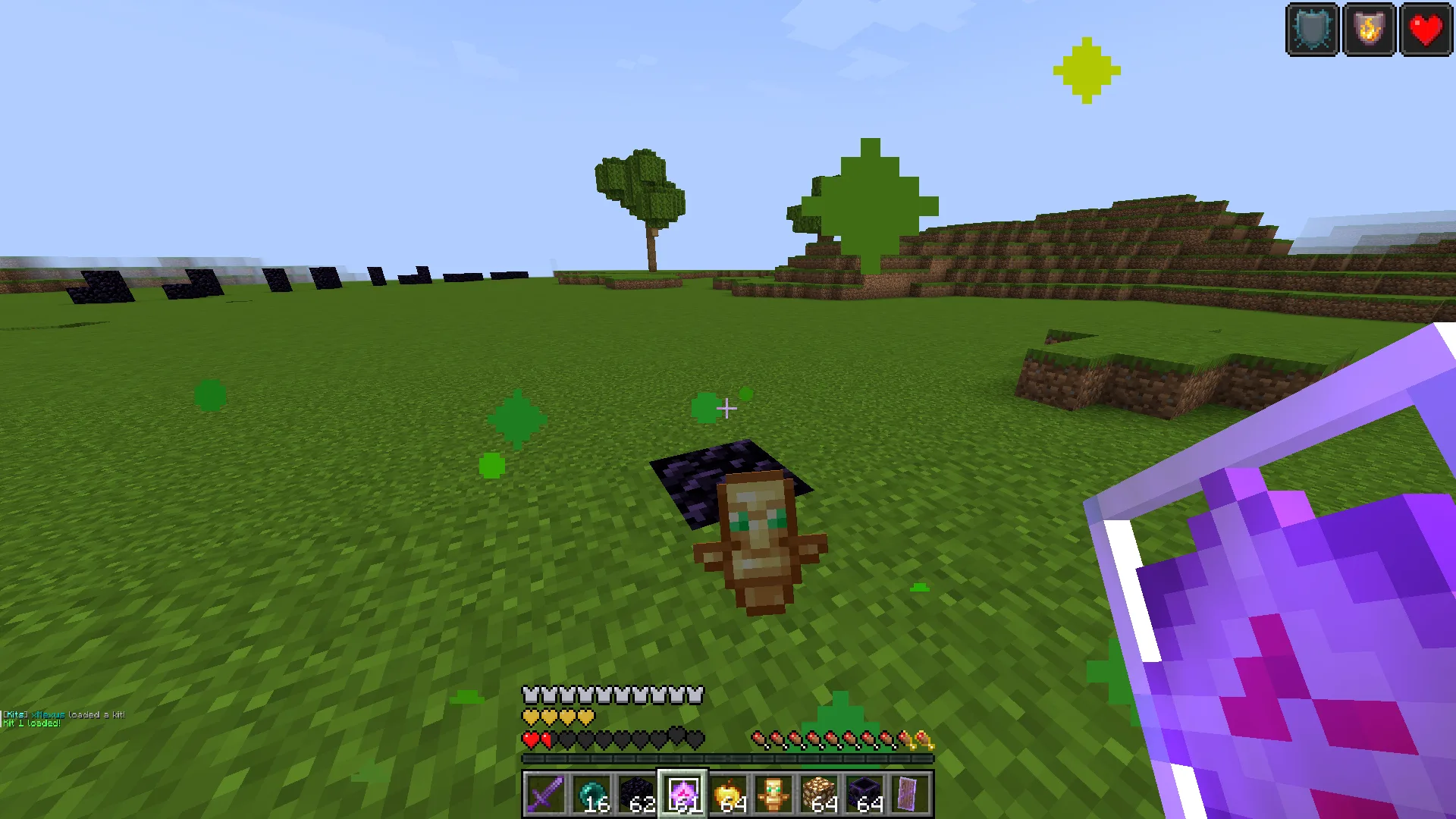1456x819 pixels.
Task: Select the ender chest stack
Action: click(x=864, y=794)
